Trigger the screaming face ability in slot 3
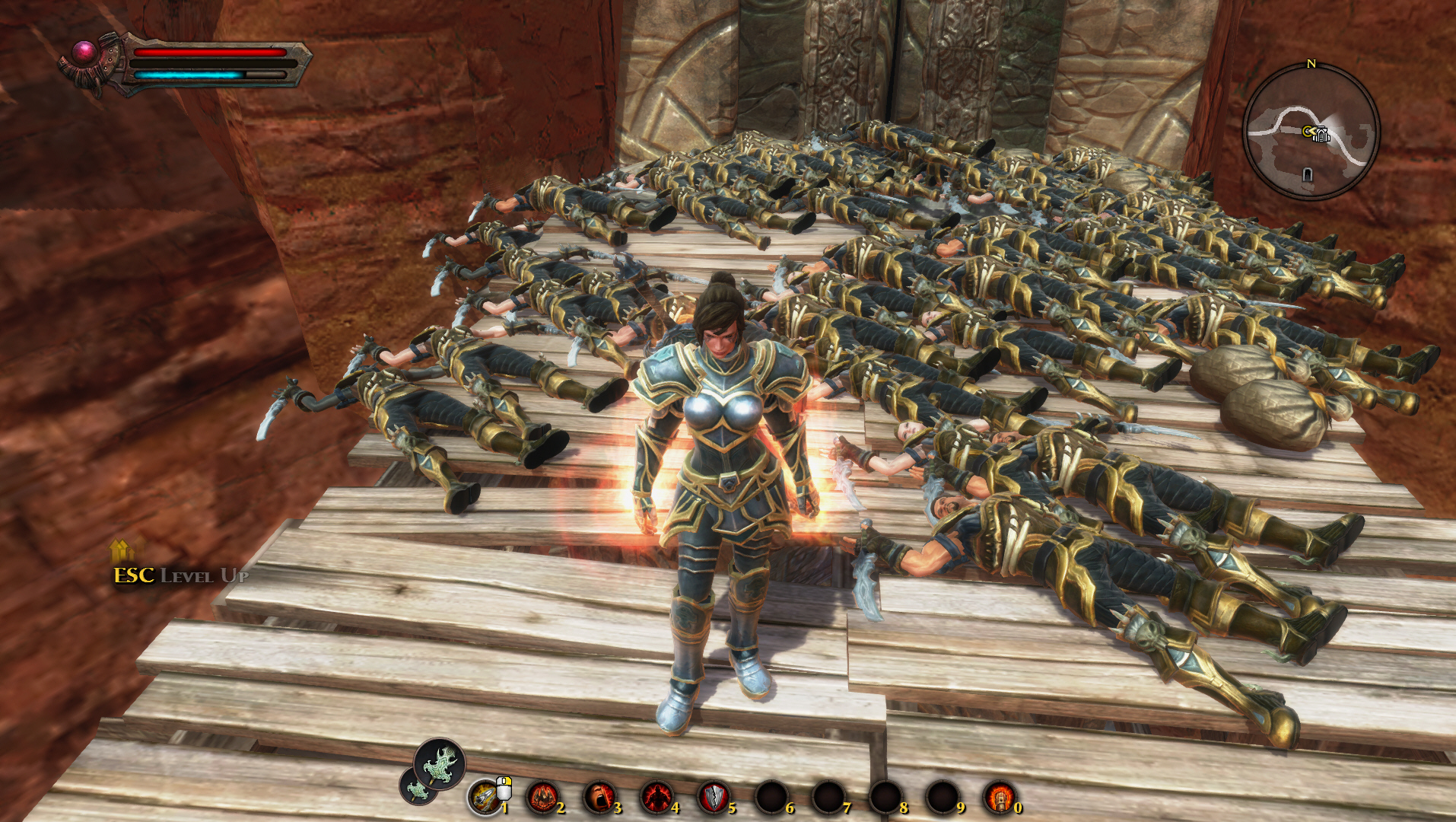The image size is (1456, 822). [x=599, y=797]
